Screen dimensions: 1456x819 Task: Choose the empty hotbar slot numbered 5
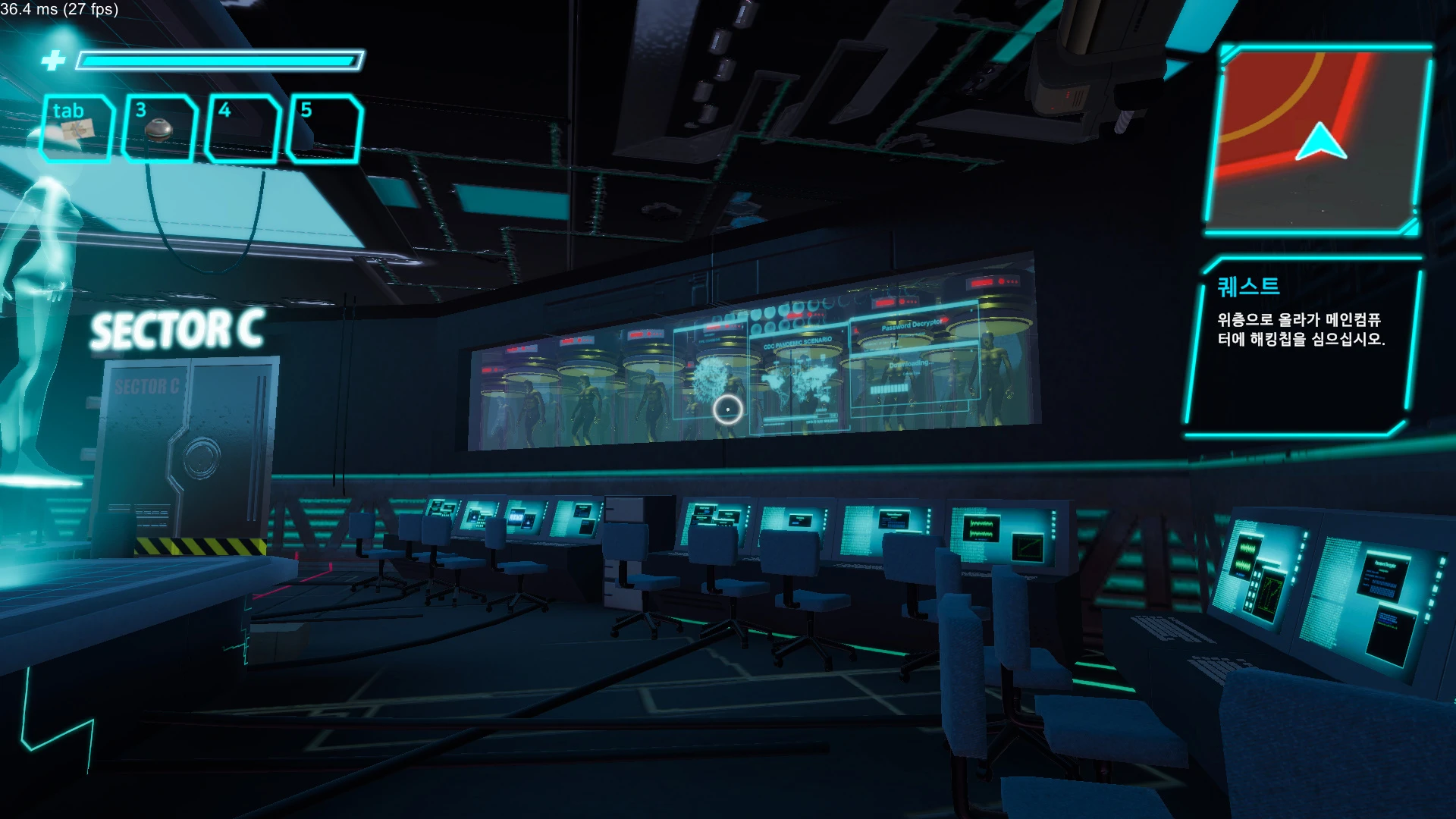click(x=325, y=129)
